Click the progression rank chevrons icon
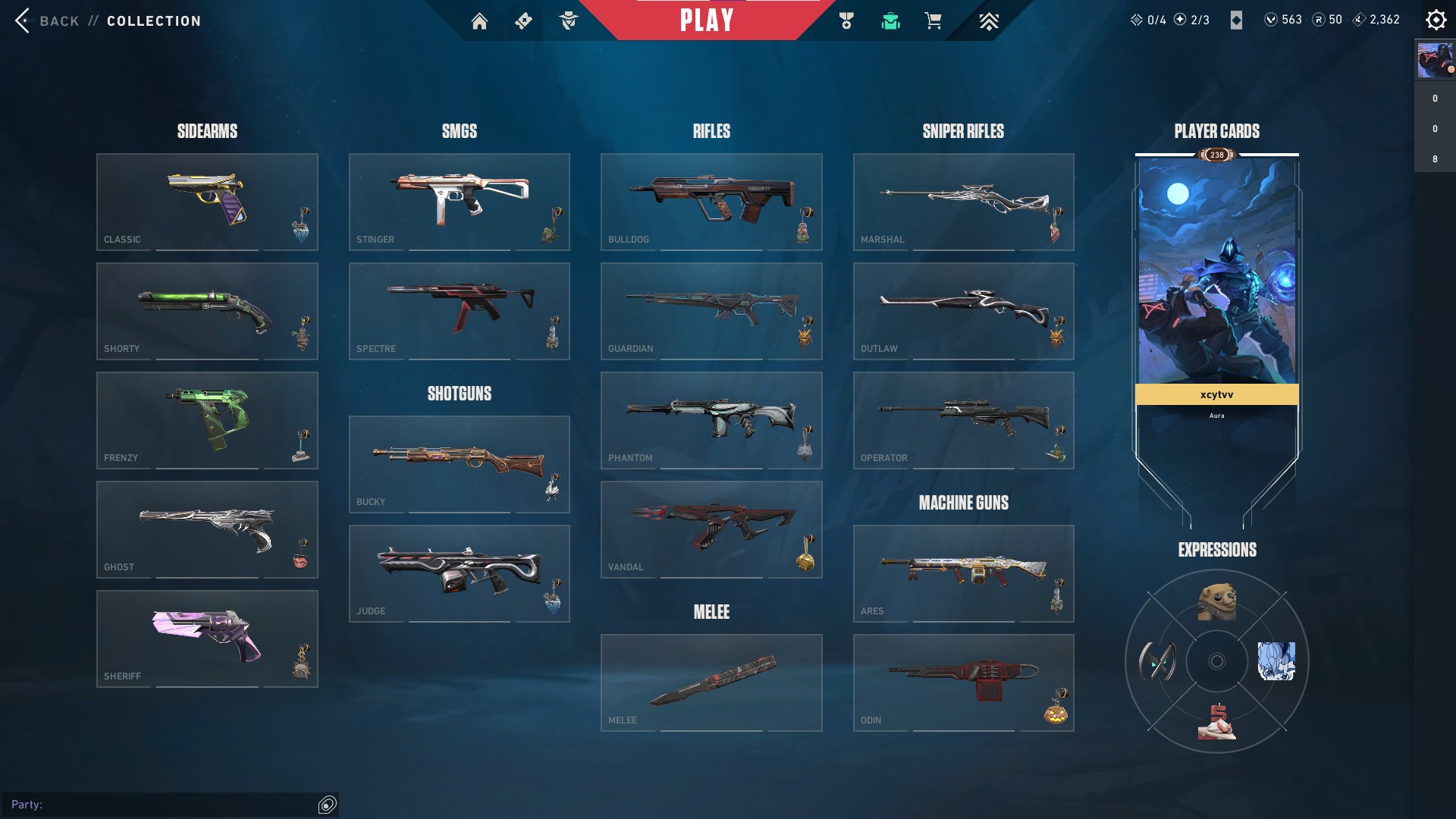The height and width of the screenshot is (819, 1456). [989, 21]
